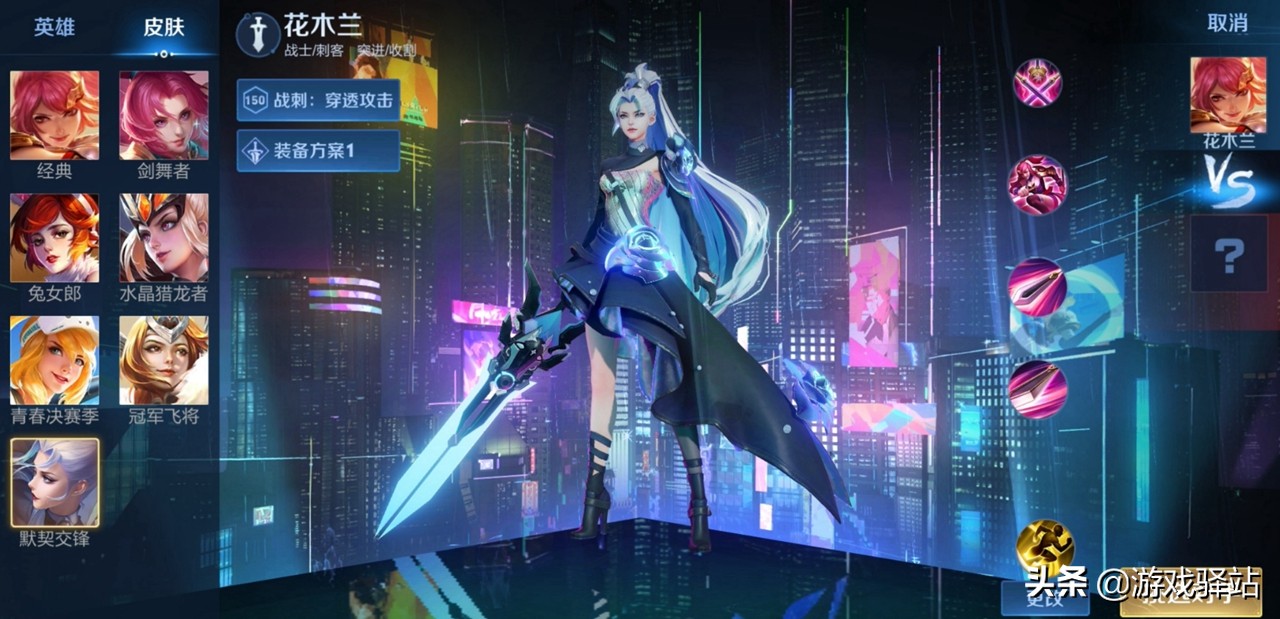Screen dimensions: 1280x619
Task: Switch to the 英雄 tab
Action: [x=54, y=27]
